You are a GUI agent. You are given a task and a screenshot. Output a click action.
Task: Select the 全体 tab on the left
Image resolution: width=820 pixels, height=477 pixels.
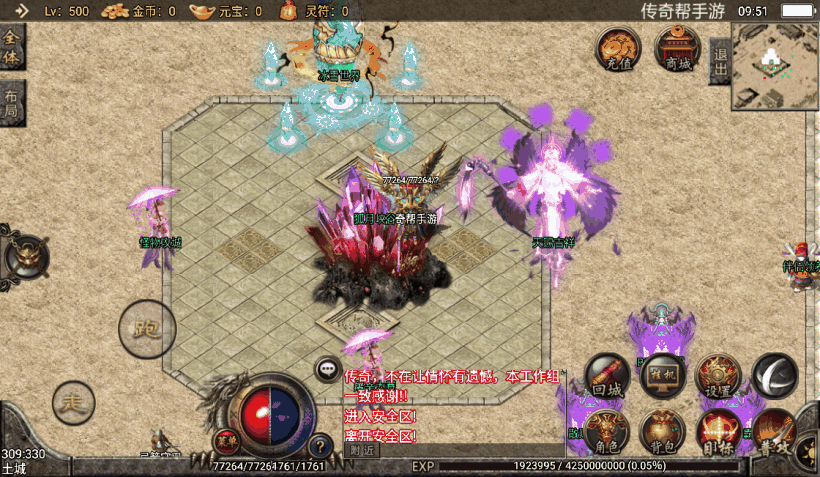(12, 47)
